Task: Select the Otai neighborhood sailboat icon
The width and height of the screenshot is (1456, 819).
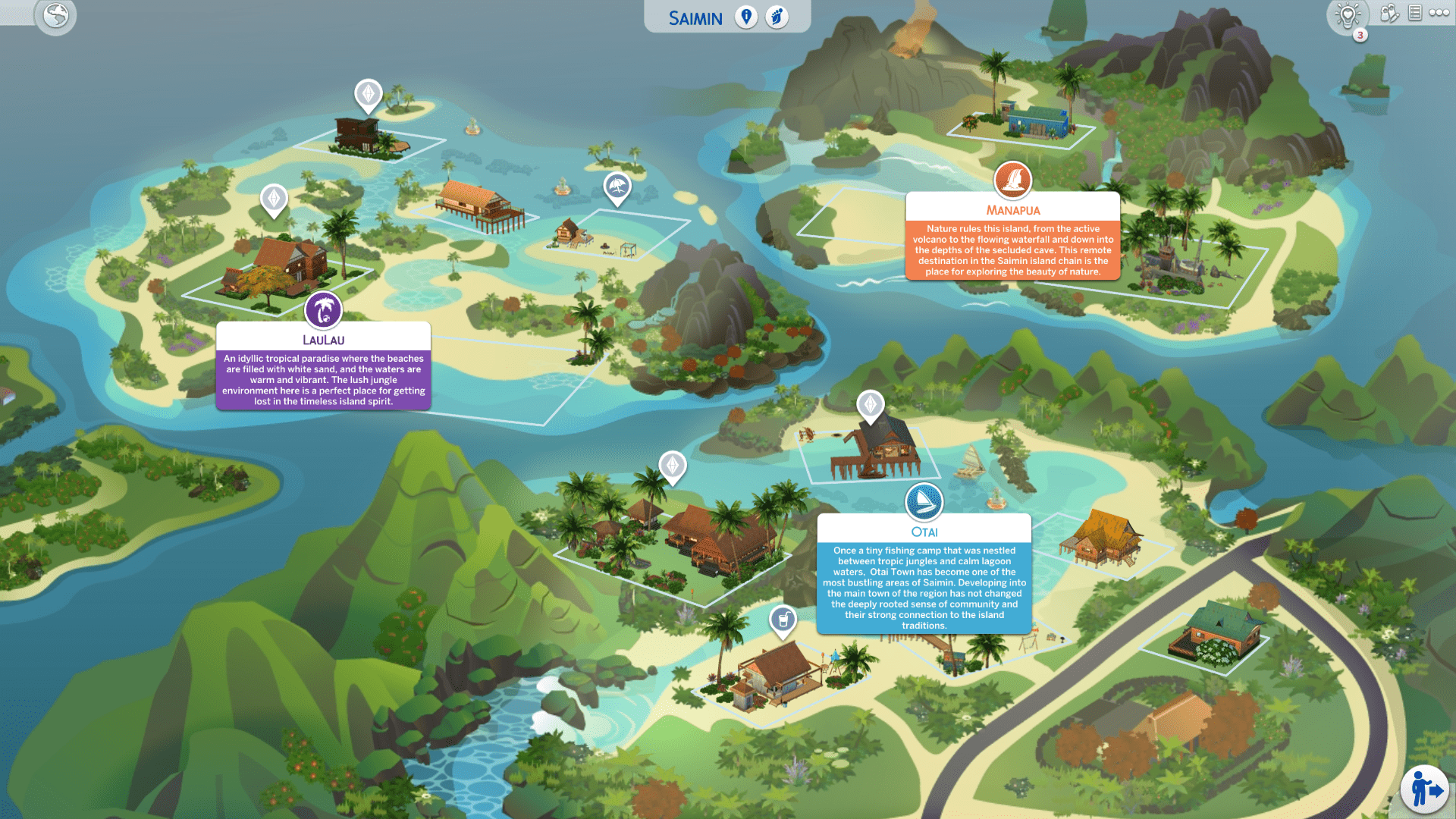Action: pyautogui.click(x=924, y=502)
